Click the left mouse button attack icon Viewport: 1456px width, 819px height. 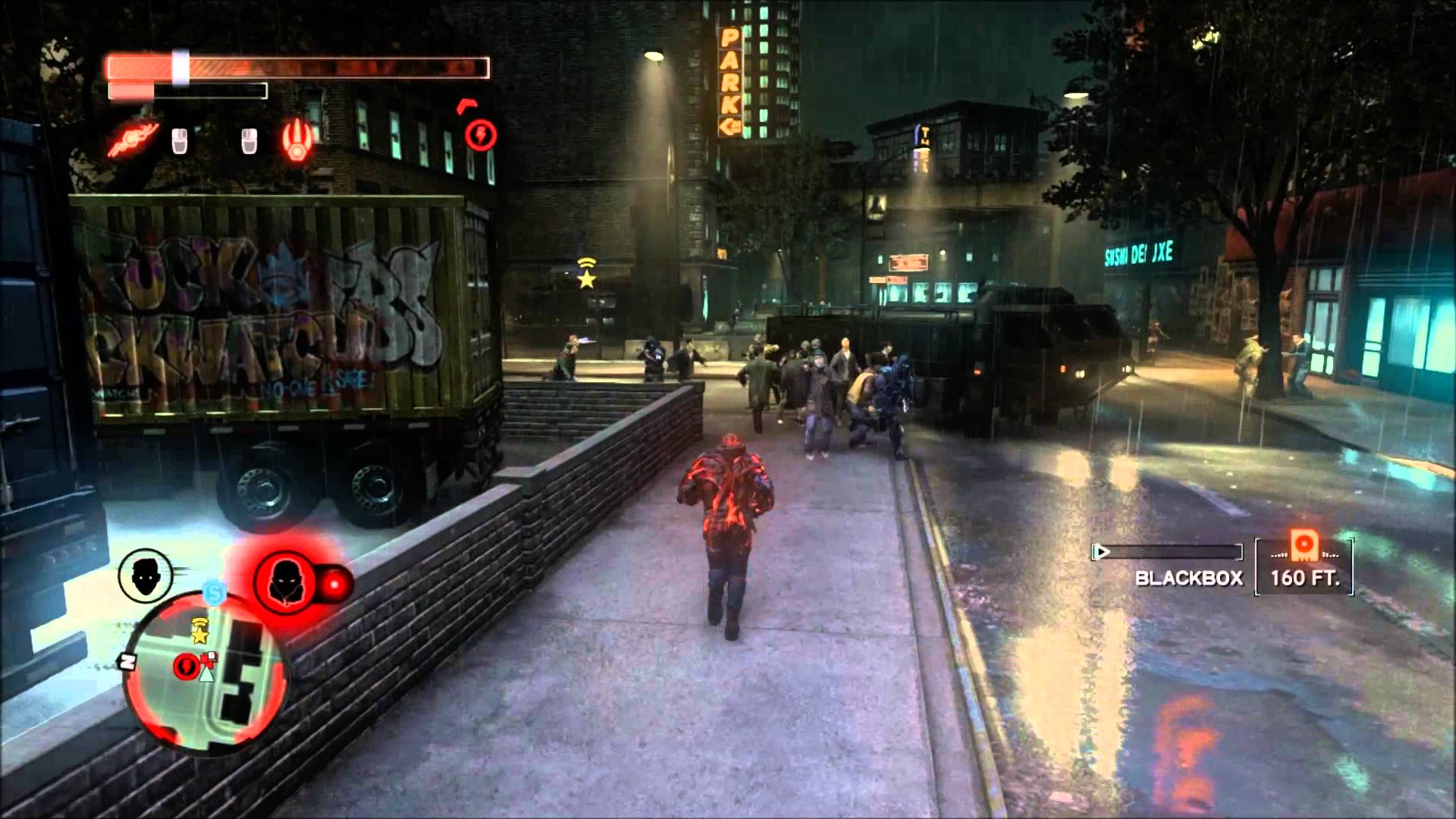pyautogui.click(x=180, y=140)
